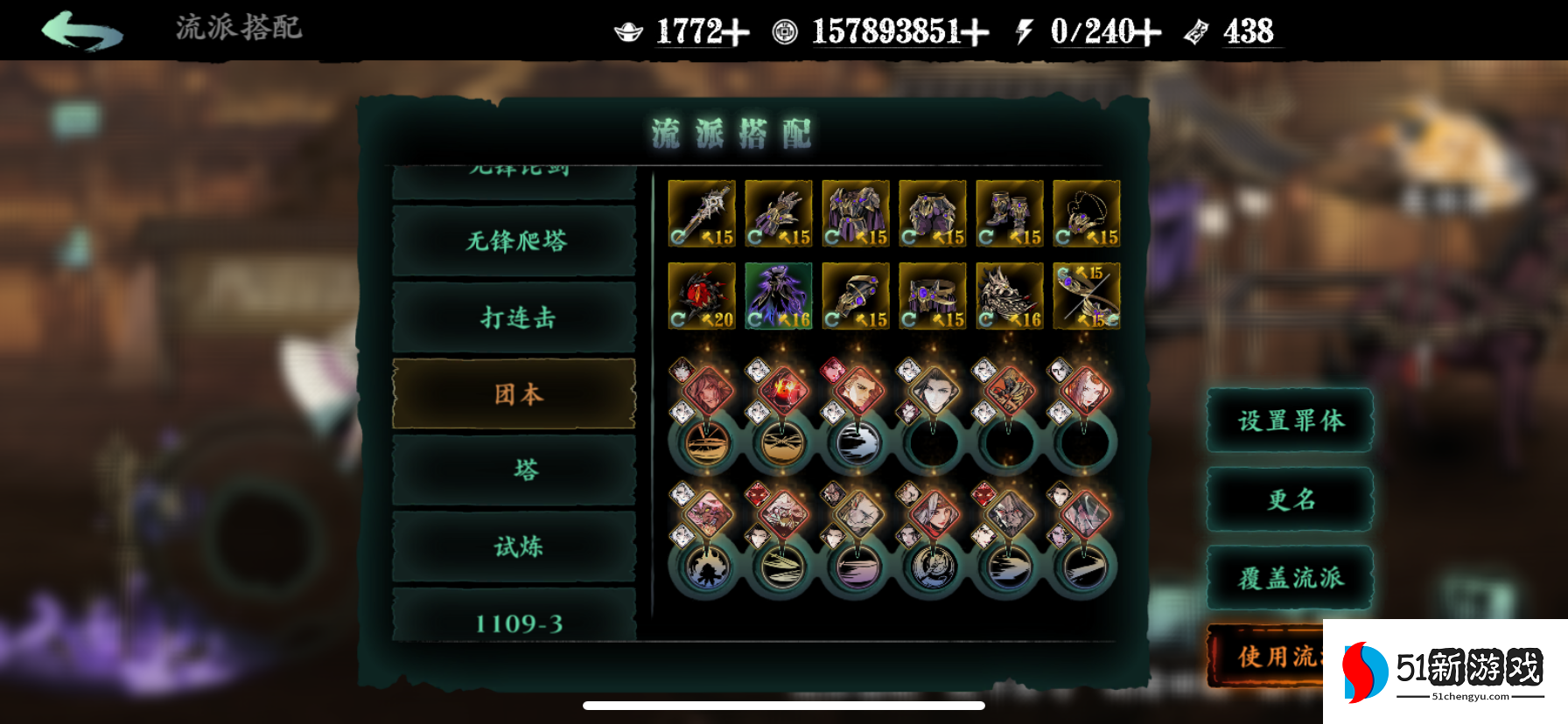Rename the build with 更名
This screenshot has width=1568, height=724.
coord(1290,499)
